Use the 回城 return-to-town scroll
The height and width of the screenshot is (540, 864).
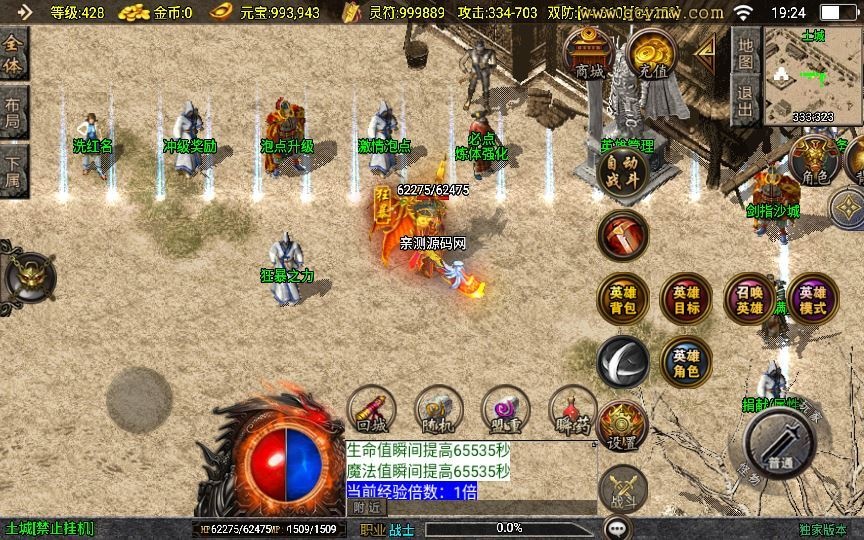click(373, 410)
